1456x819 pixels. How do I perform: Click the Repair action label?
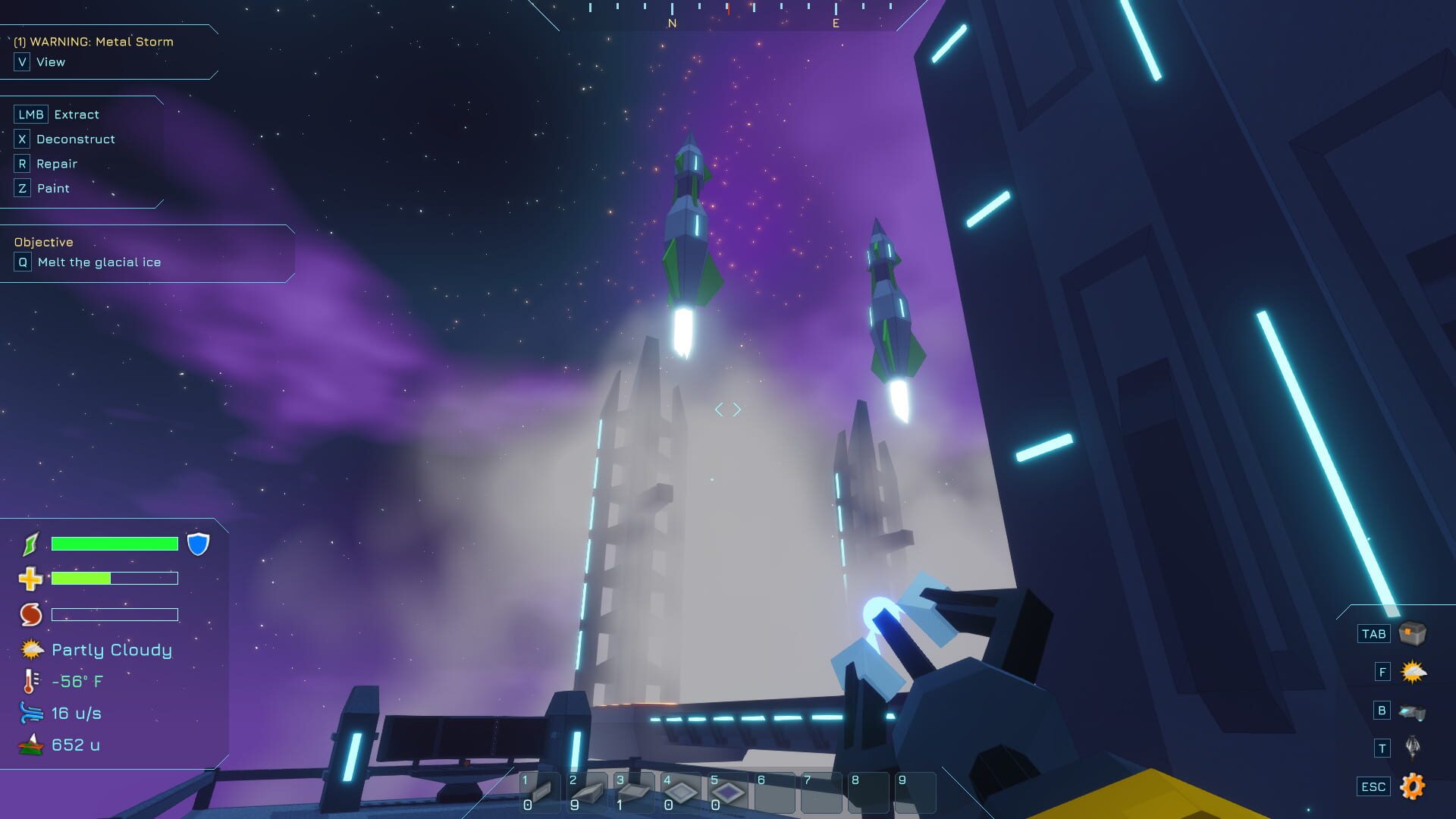57,163
